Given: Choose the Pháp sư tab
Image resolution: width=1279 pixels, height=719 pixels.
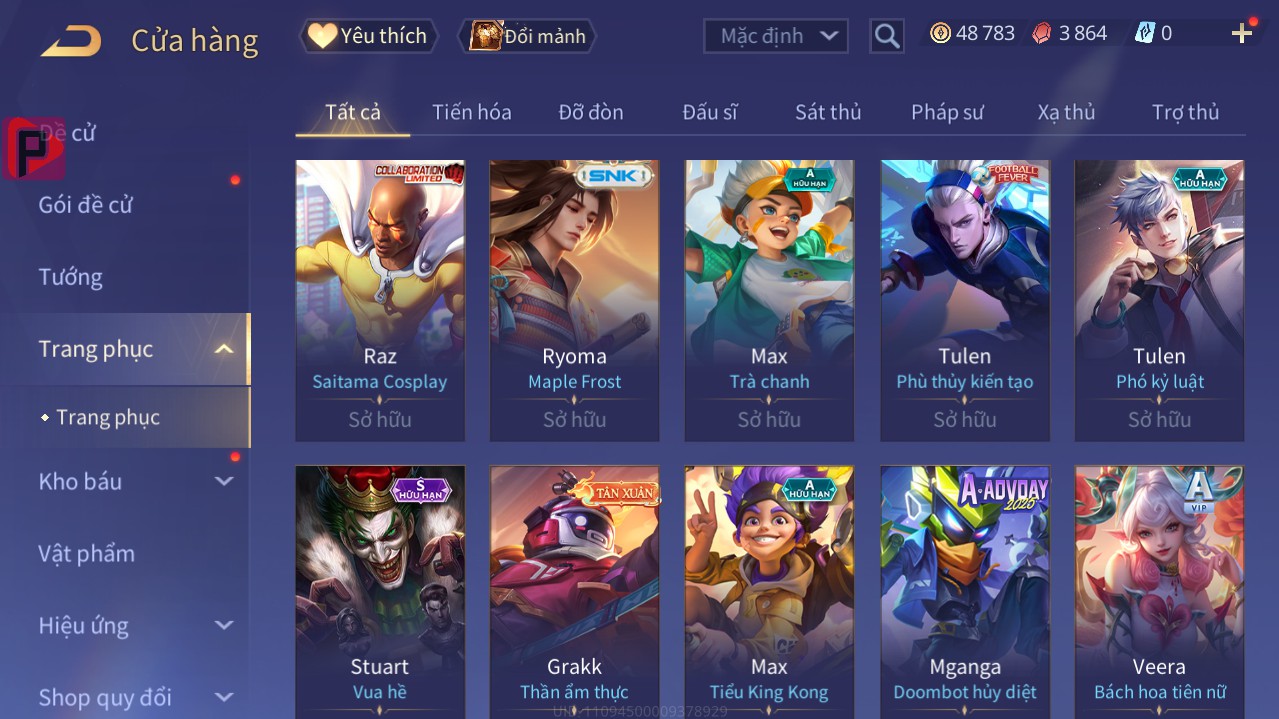Looking at the screenshot, I should point(947,112).
